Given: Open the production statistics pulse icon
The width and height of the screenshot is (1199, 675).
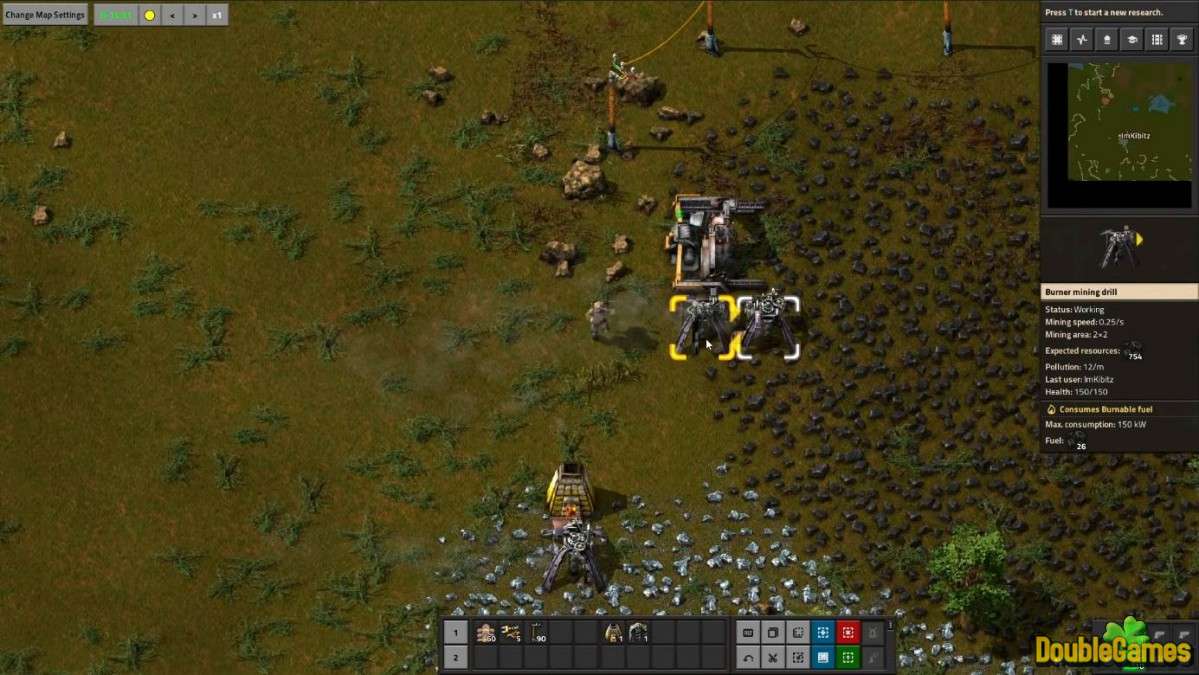Looking at the screenshot, I should 1081,40.
